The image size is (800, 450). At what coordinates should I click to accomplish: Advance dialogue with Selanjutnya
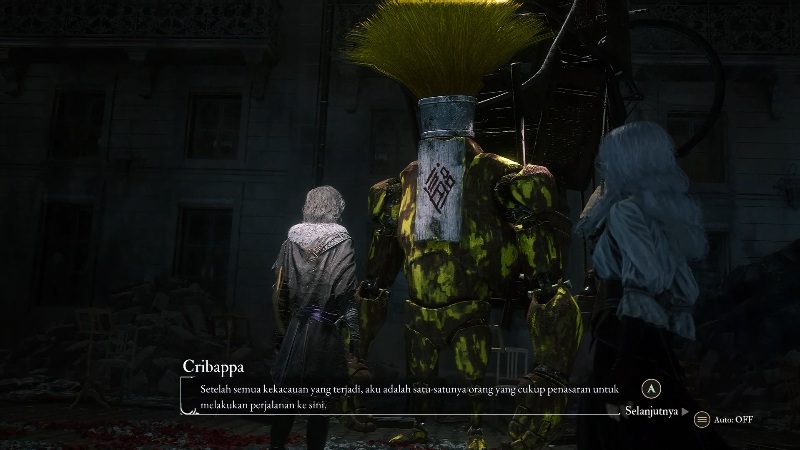point(656,410)
